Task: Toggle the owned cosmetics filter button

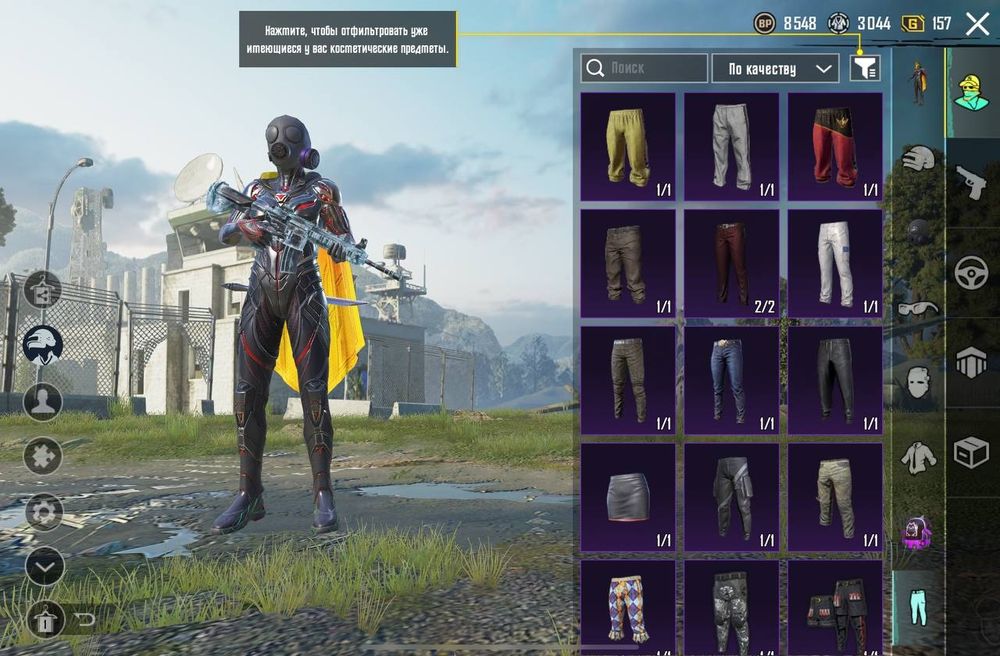Action: pos(865,68)
